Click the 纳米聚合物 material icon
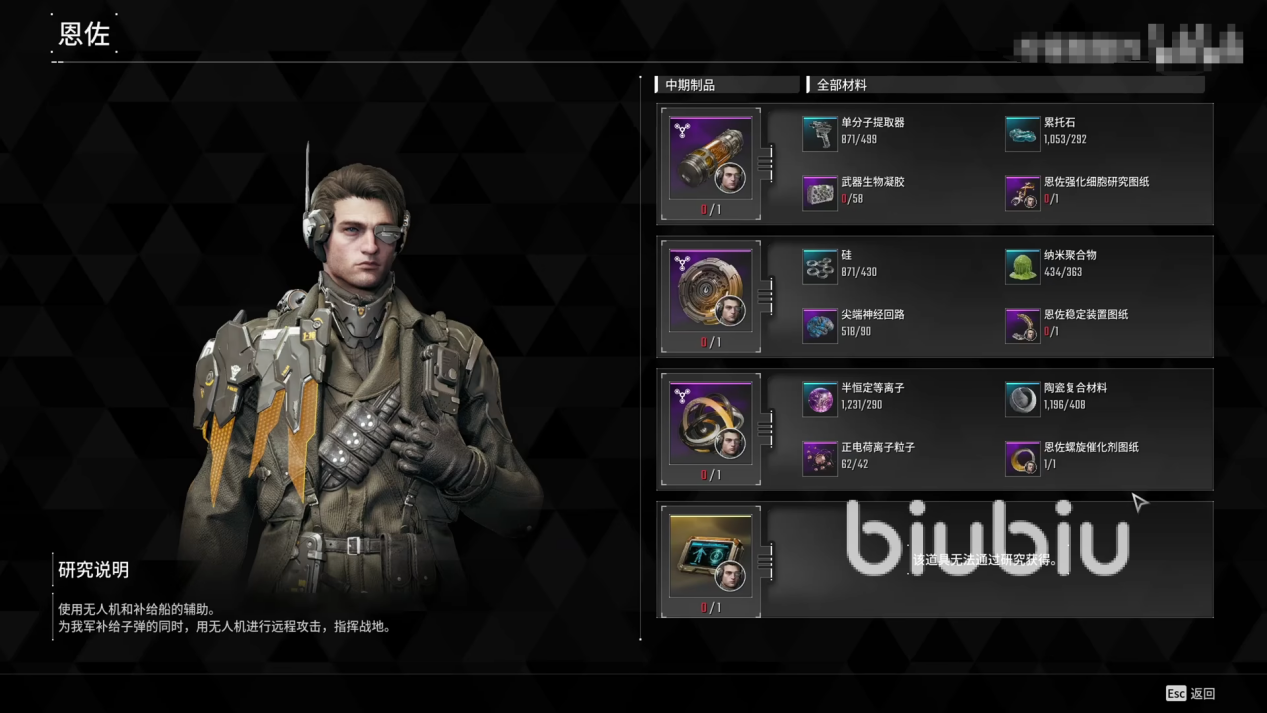1267x713 pixels. 1022,266
